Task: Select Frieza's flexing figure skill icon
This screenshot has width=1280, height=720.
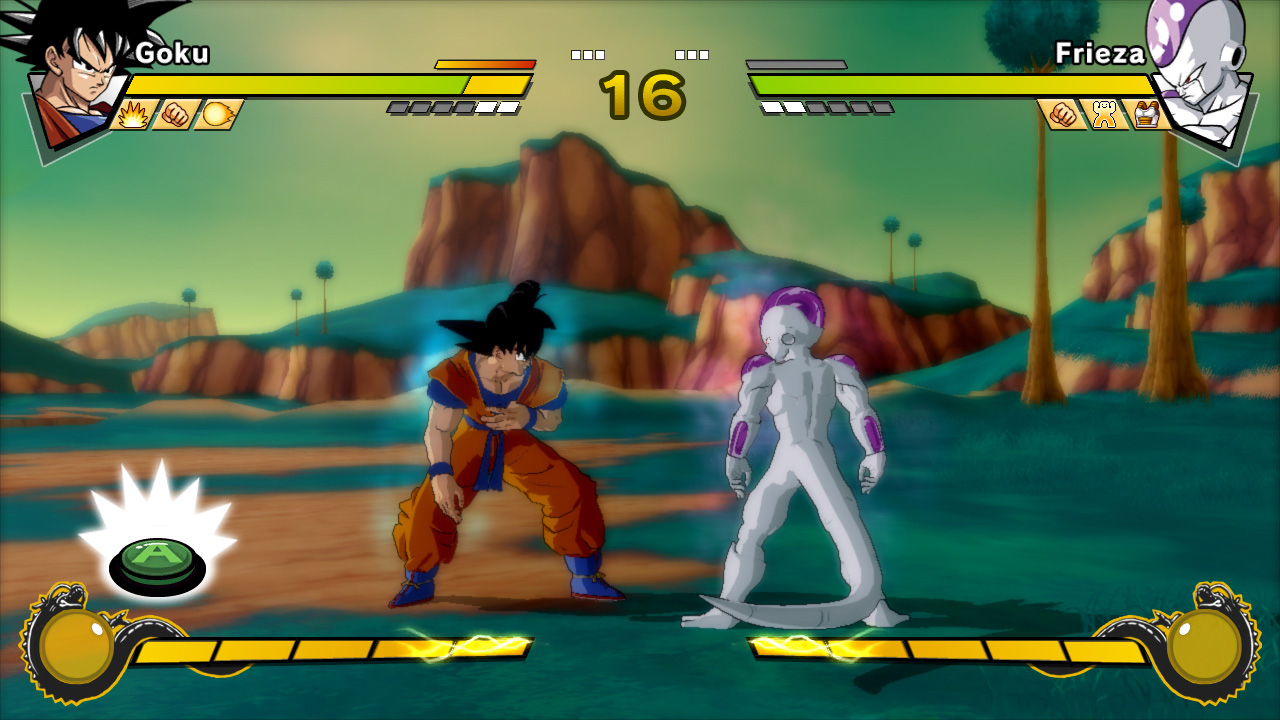Action: pos(1105,115)
